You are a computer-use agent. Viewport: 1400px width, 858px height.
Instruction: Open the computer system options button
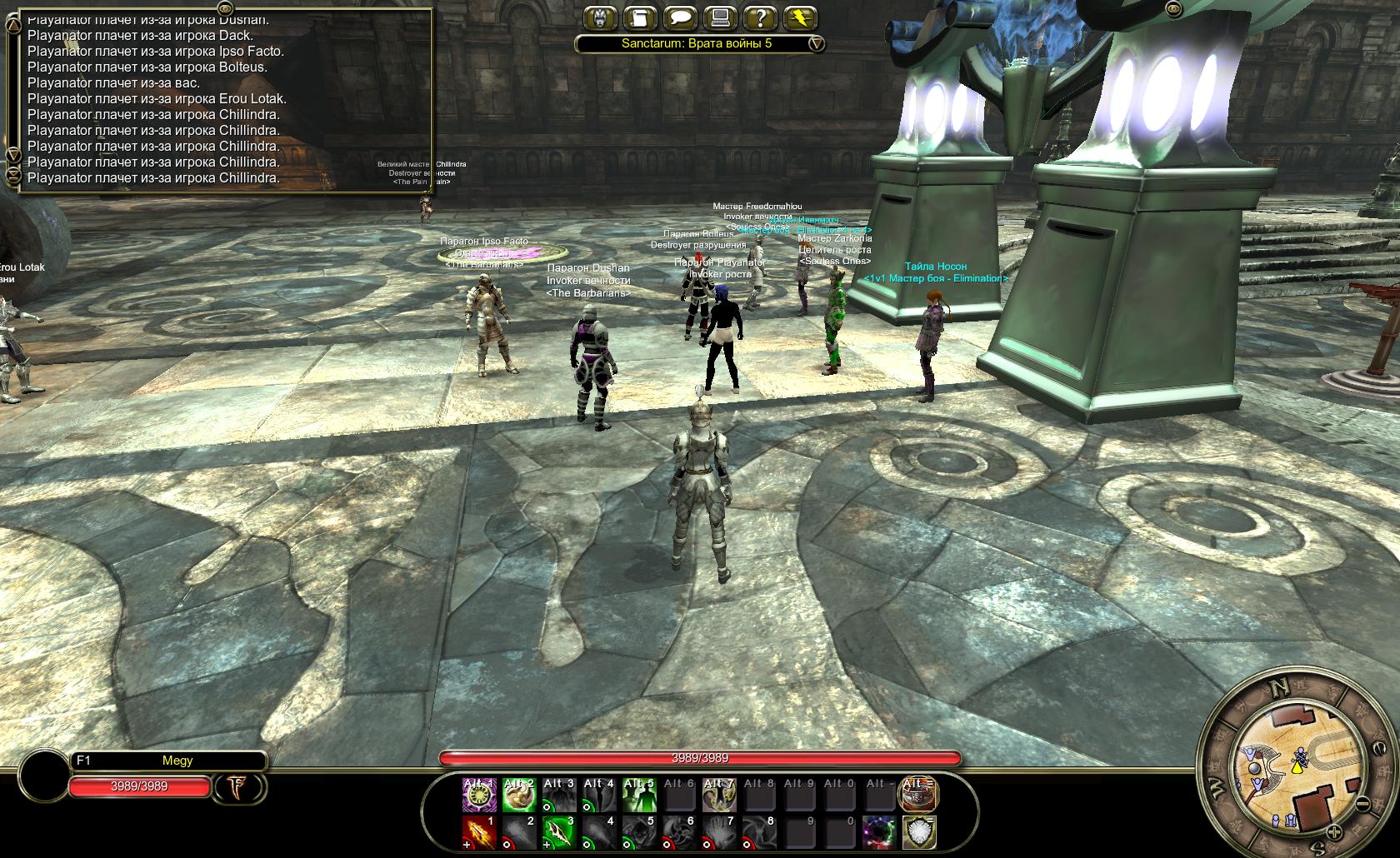tap(720, 18)
